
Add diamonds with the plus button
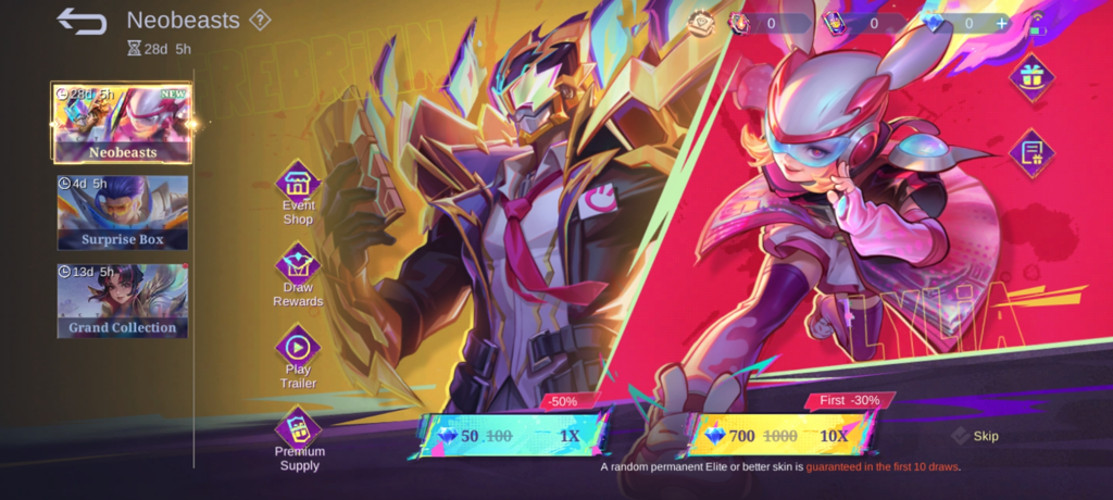(1000, 23)
